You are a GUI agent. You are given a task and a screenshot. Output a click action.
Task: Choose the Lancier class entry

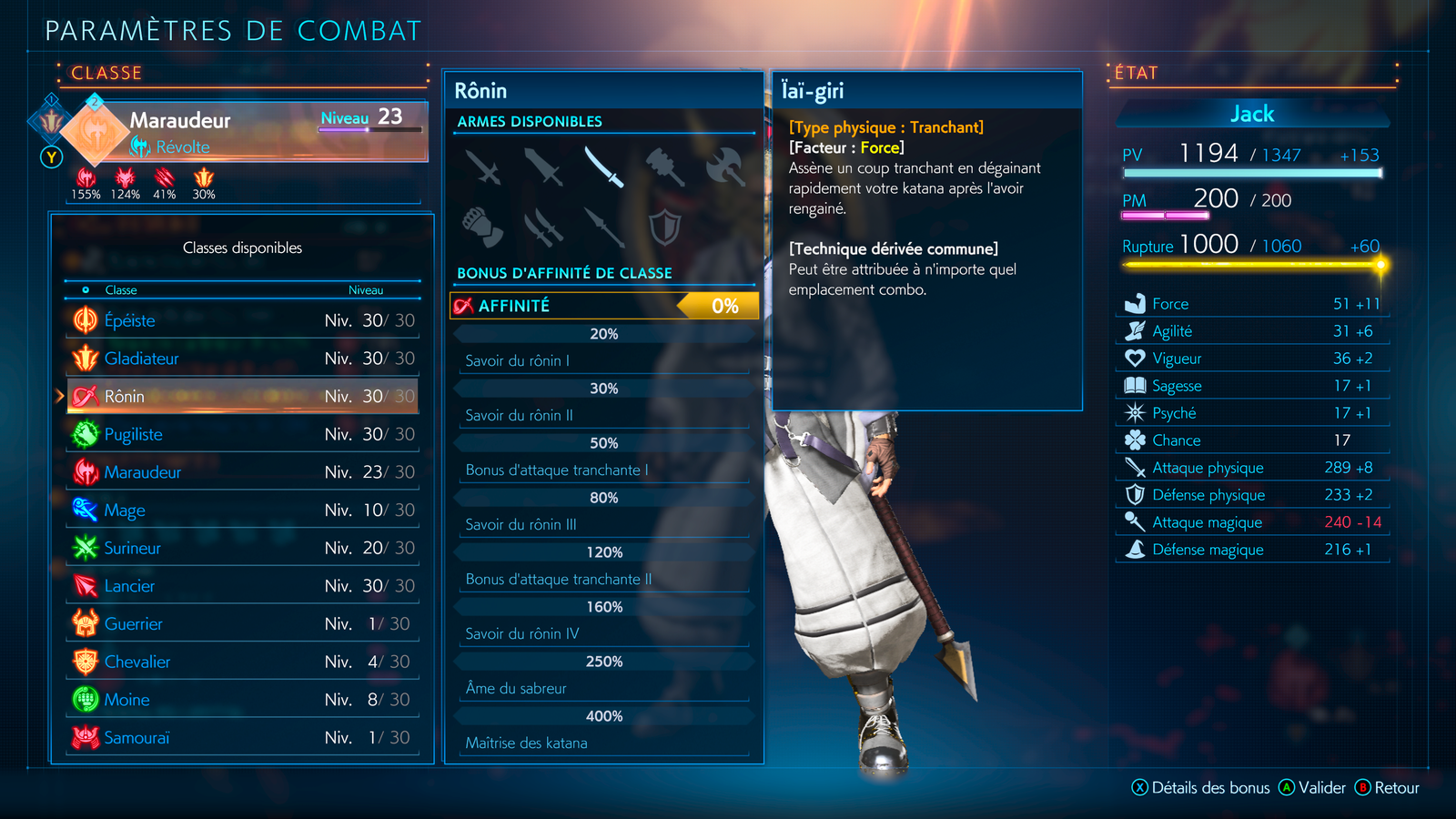pyautogui.click(x=242, y=586)
